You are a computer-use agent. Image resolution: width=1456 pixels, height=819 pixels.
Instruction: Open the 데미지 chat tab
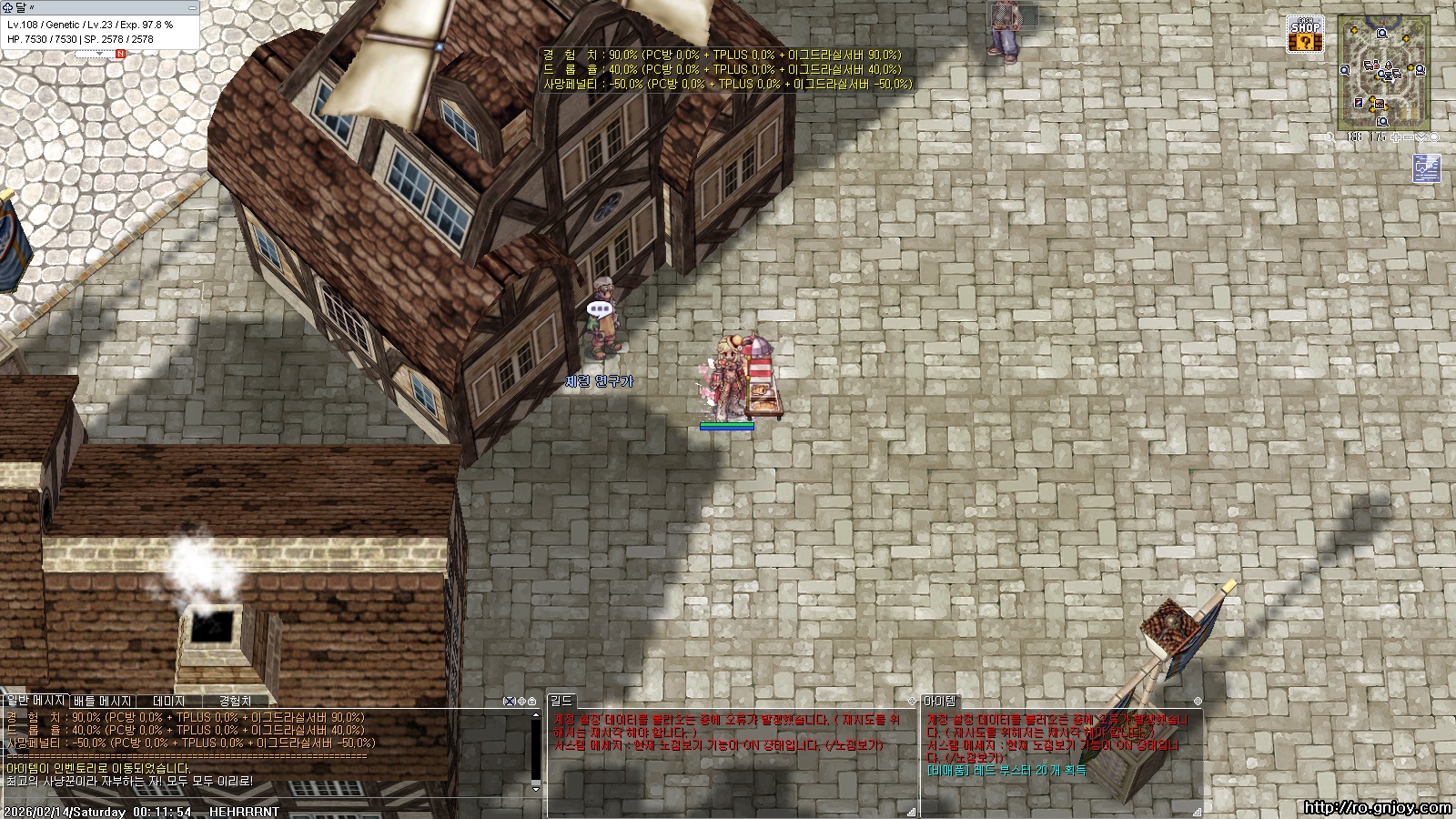pos(169,701)
